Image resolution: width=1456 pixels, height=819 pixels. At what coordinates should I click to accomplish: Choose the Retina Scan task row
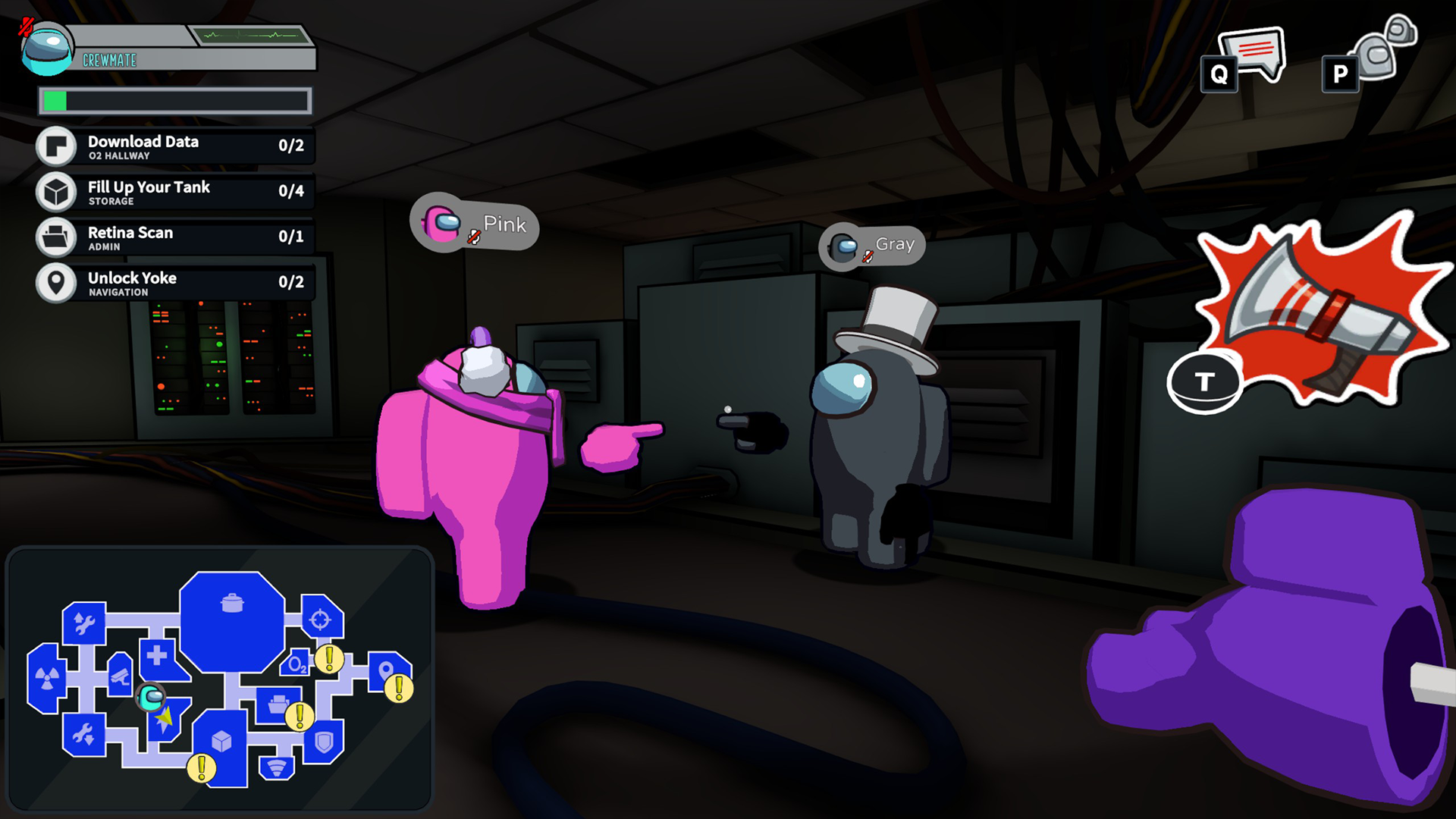174,237
